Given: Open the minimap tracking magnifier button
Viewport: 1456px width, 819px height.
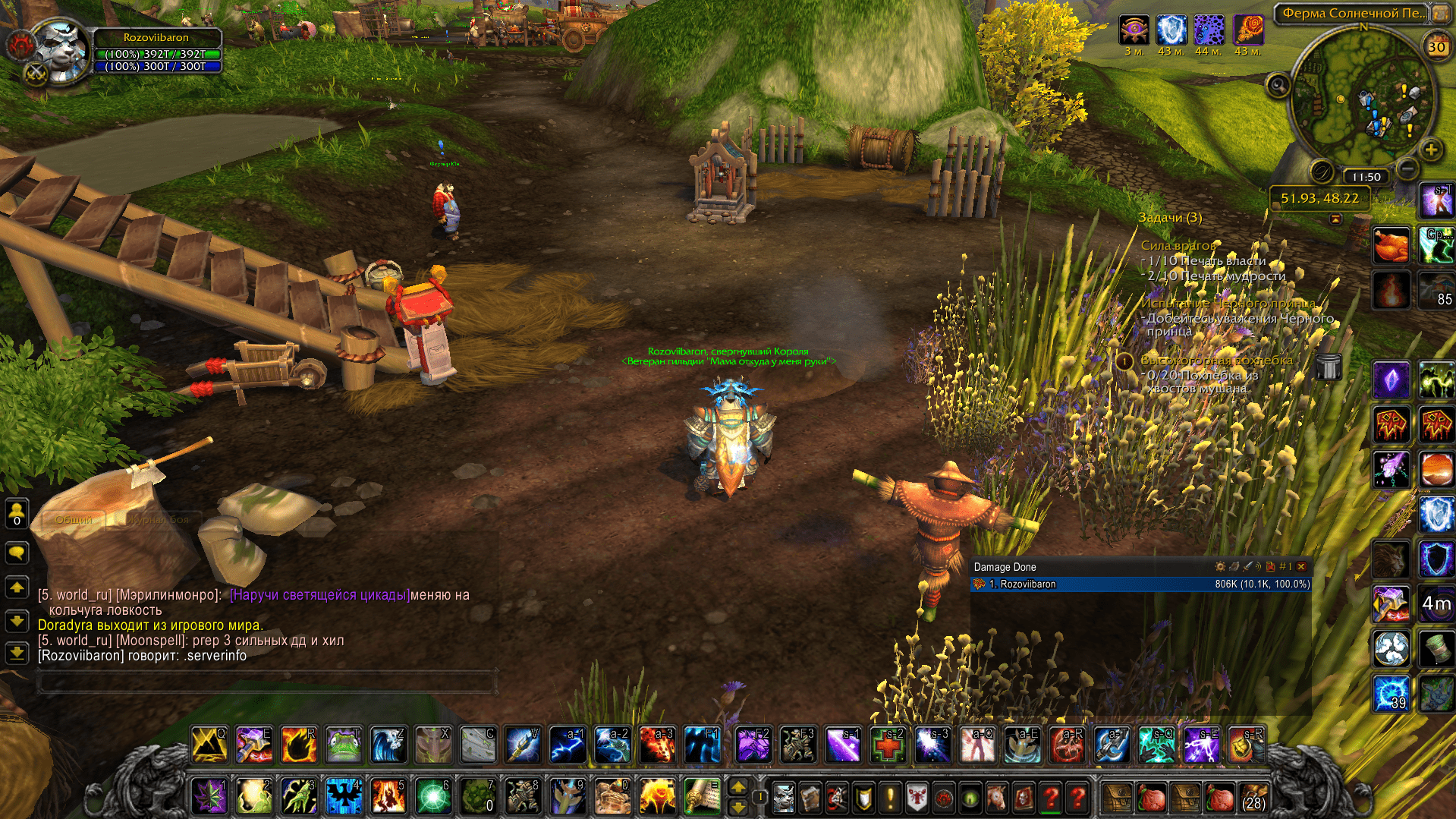Looking at the screenshot, I should [x=1278, y=84].
